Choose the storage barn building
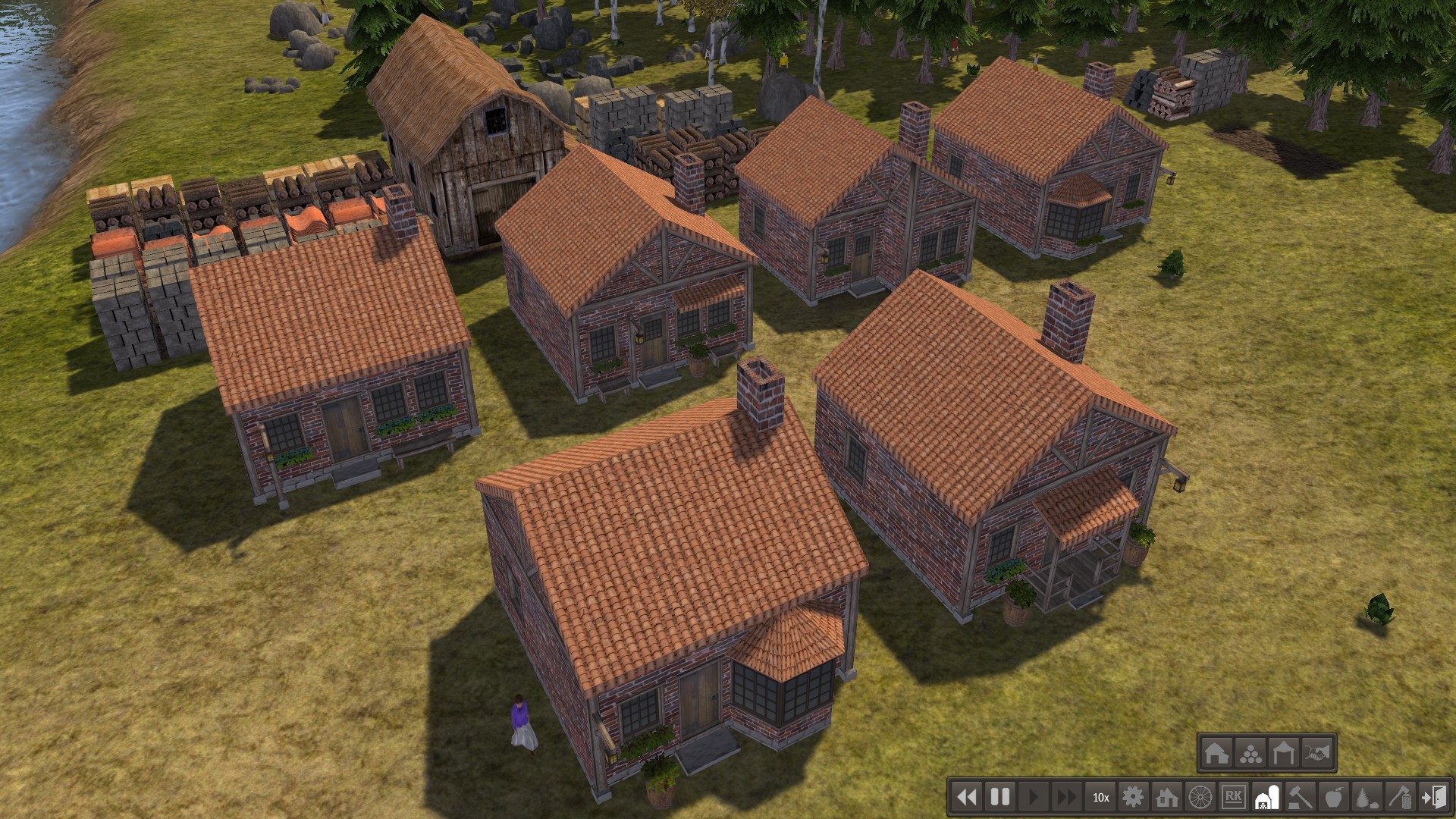Viewport: 1456px width, 819px height. (x=1216, y=753)
